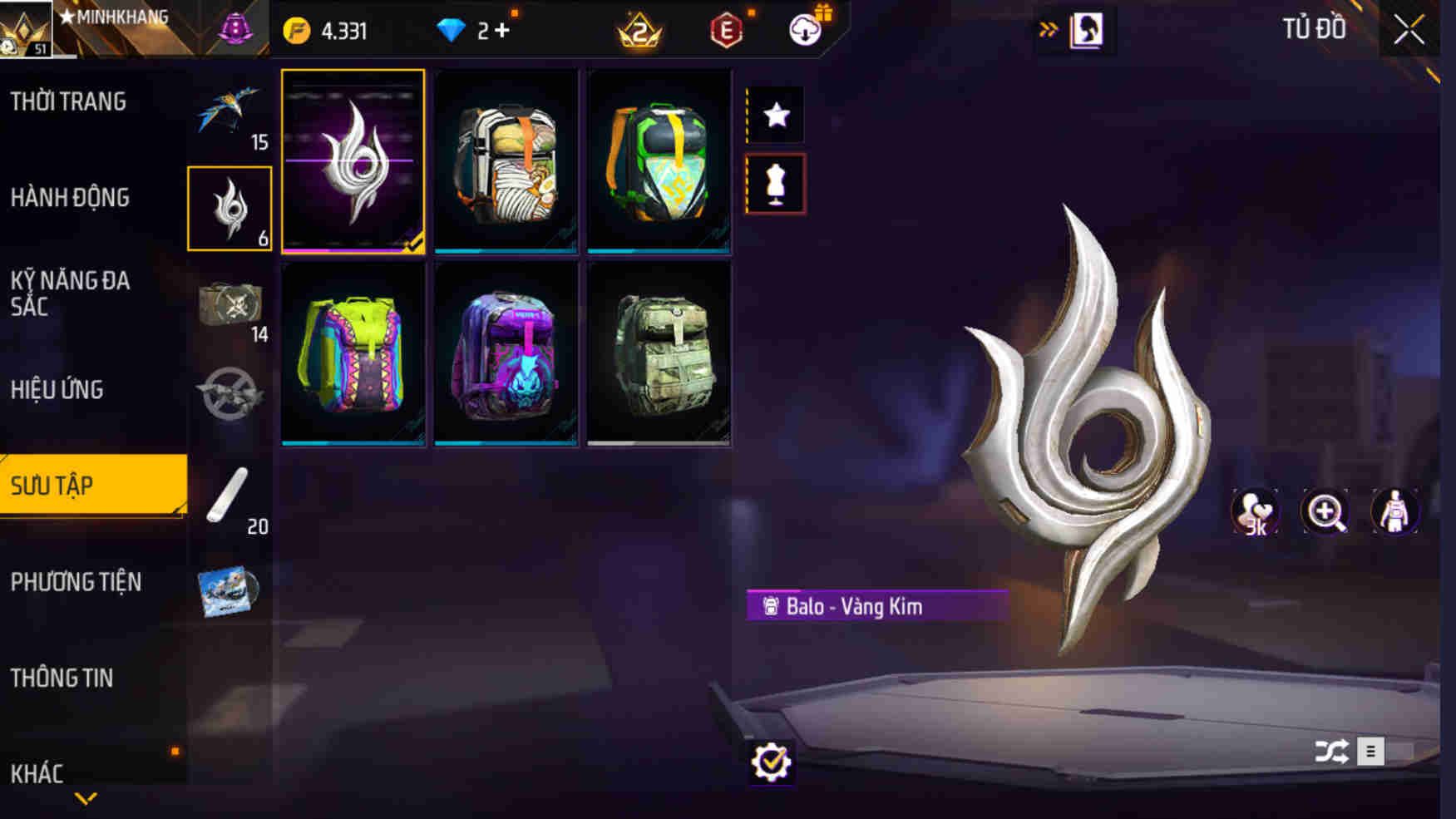Viewport: 1456px width, 819px height.
Task: Open the Hiệu Ứng tab
Action: (57, 389)
